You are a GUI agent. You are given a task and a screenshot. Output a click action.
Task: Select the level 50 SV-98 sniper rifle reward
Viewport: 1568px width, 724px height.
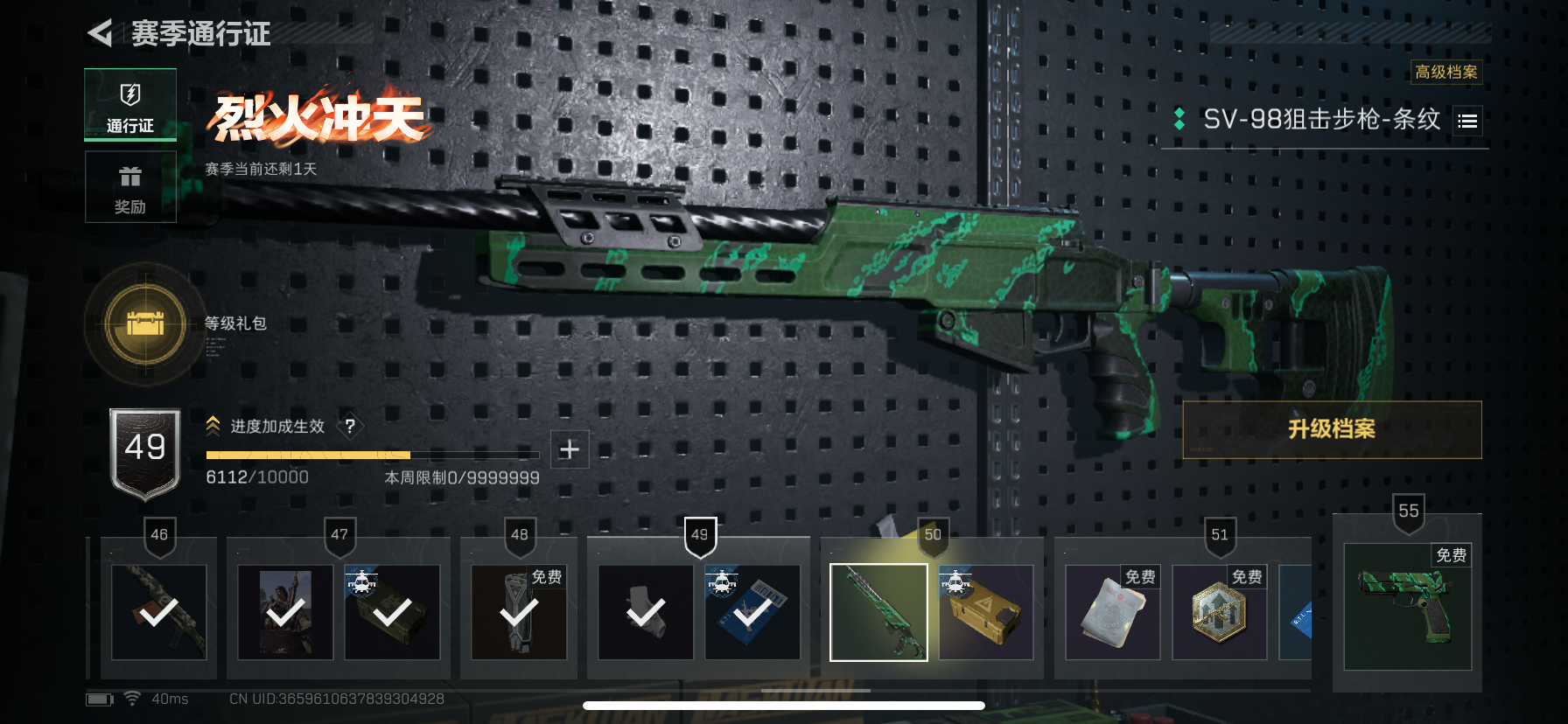click(x=878, y=612)
